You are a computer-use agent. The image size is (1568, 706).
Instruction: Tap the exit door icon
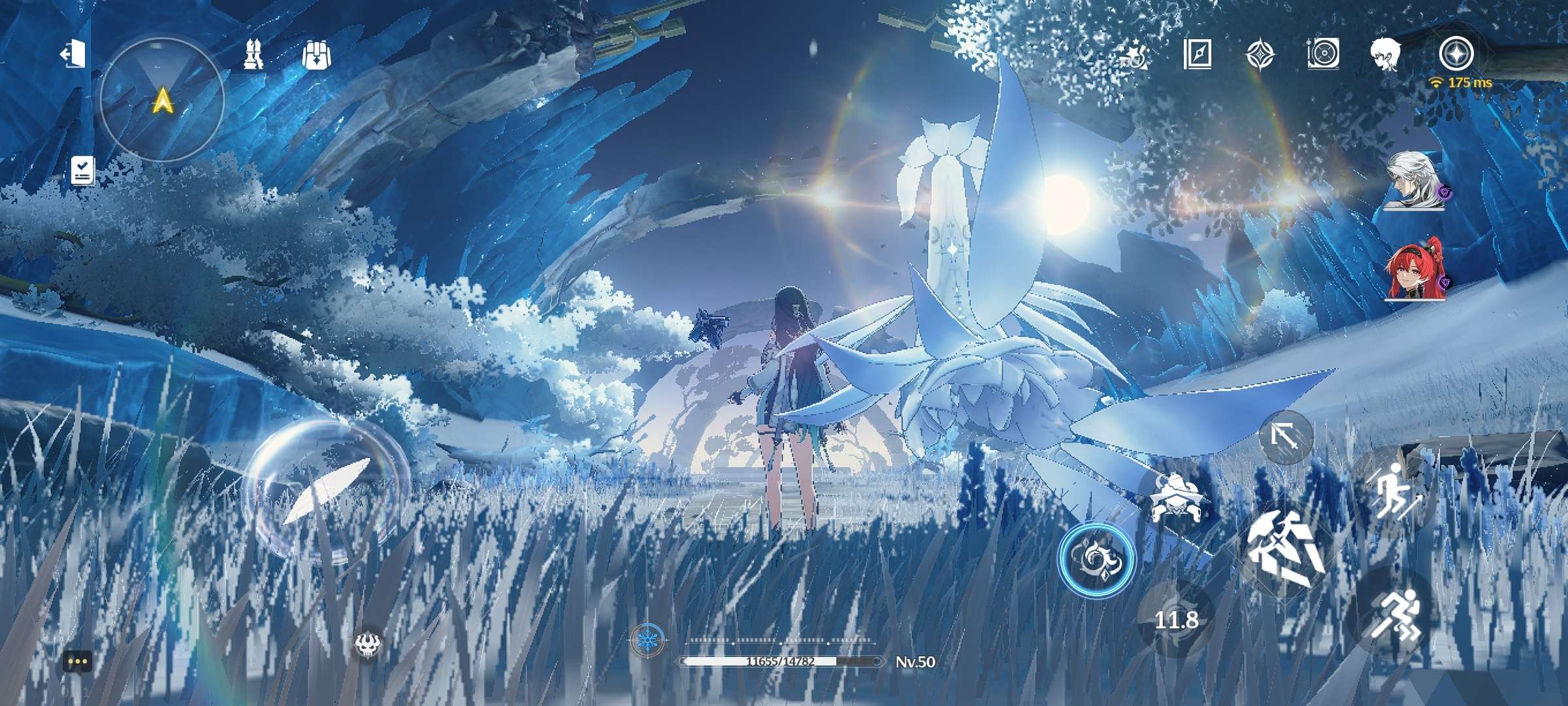[x=73, y=54]
